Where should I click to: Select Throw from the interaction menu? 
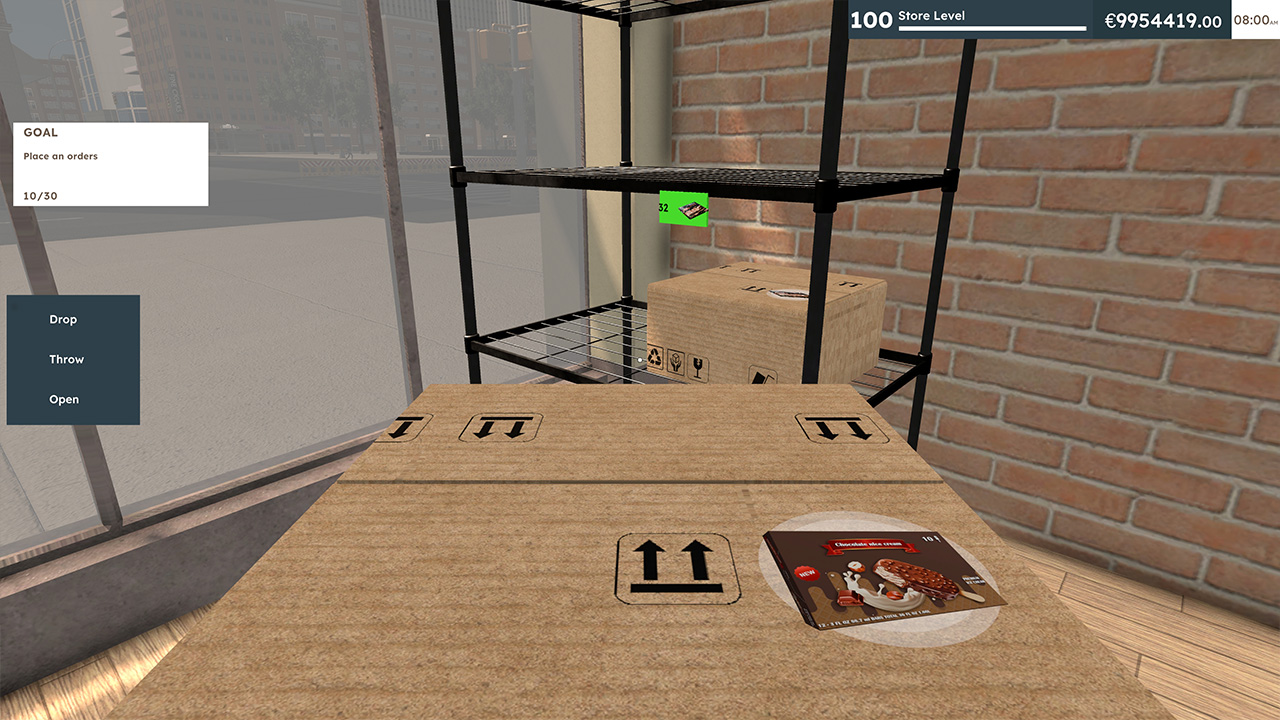[x=67, y=359]
